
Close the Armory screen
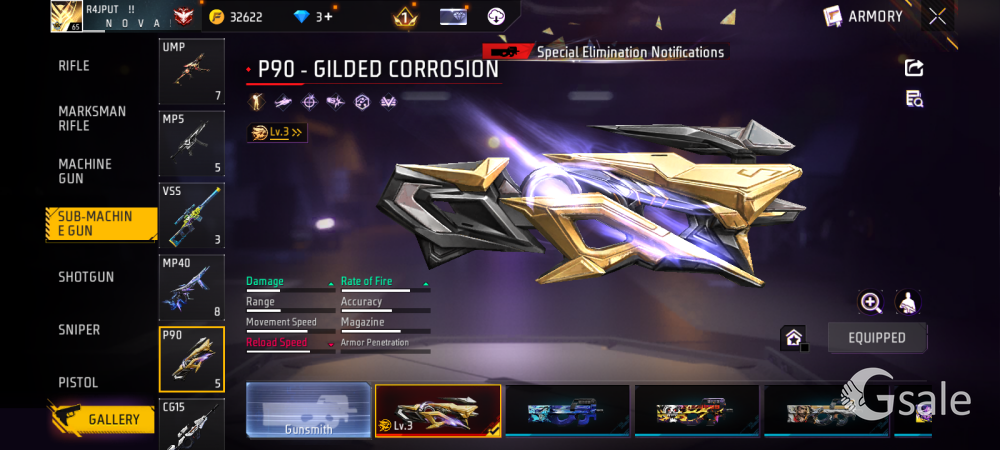click(x=937, y=16)
